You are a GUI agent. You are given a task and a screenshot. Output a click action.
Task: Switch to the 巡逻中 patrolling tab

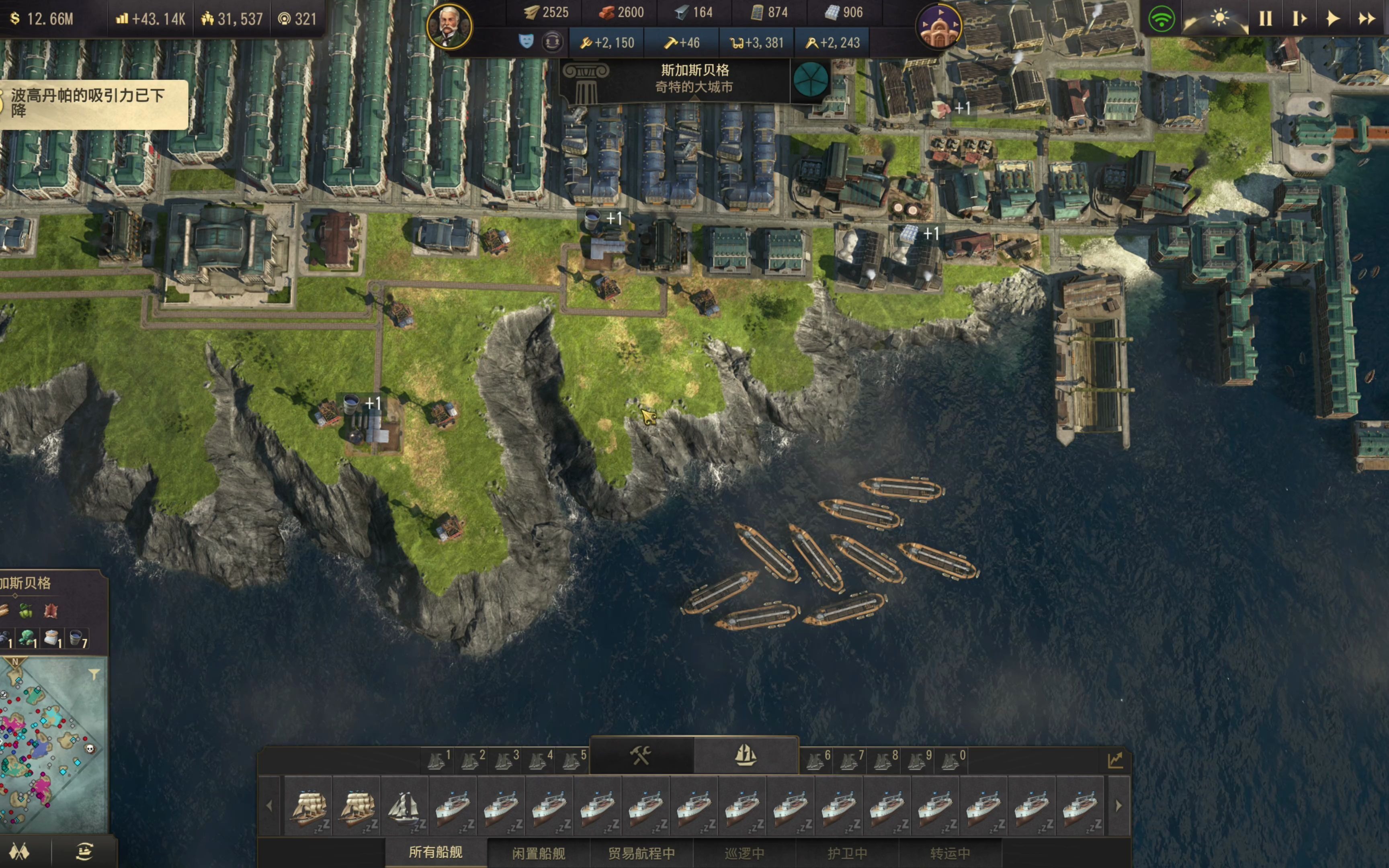tap(744, 853)
